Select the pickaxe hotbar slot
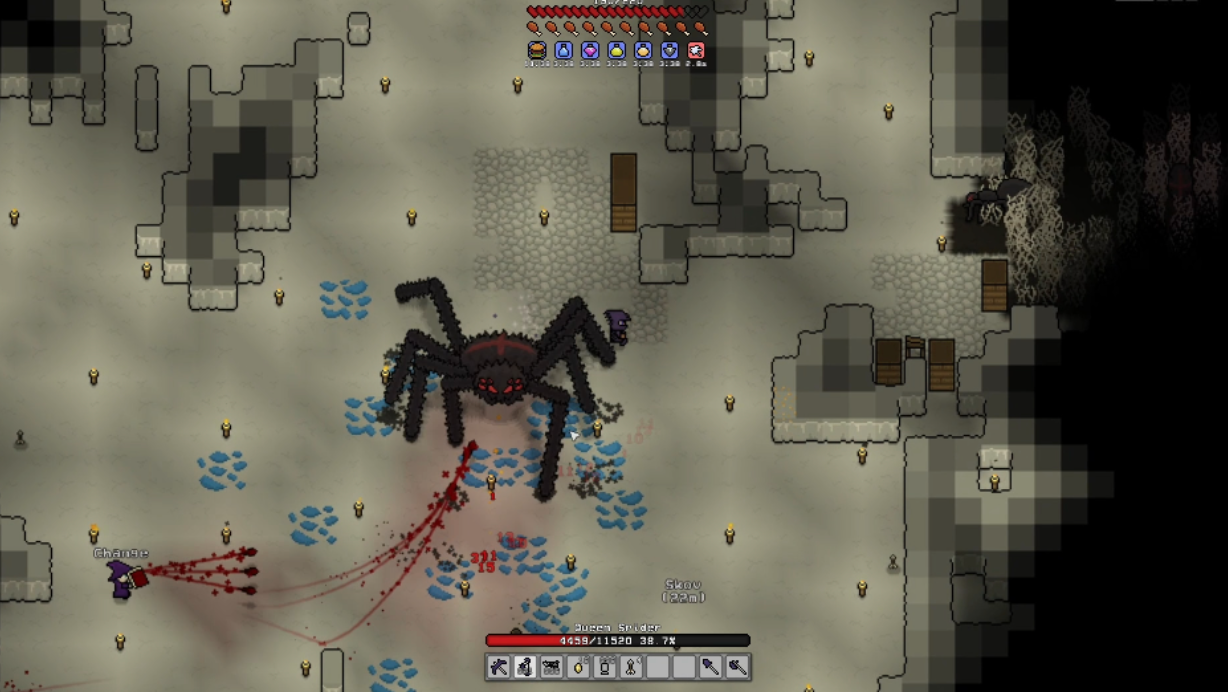The height and width of the screenshot is (692, 1228). coord(499,667)
